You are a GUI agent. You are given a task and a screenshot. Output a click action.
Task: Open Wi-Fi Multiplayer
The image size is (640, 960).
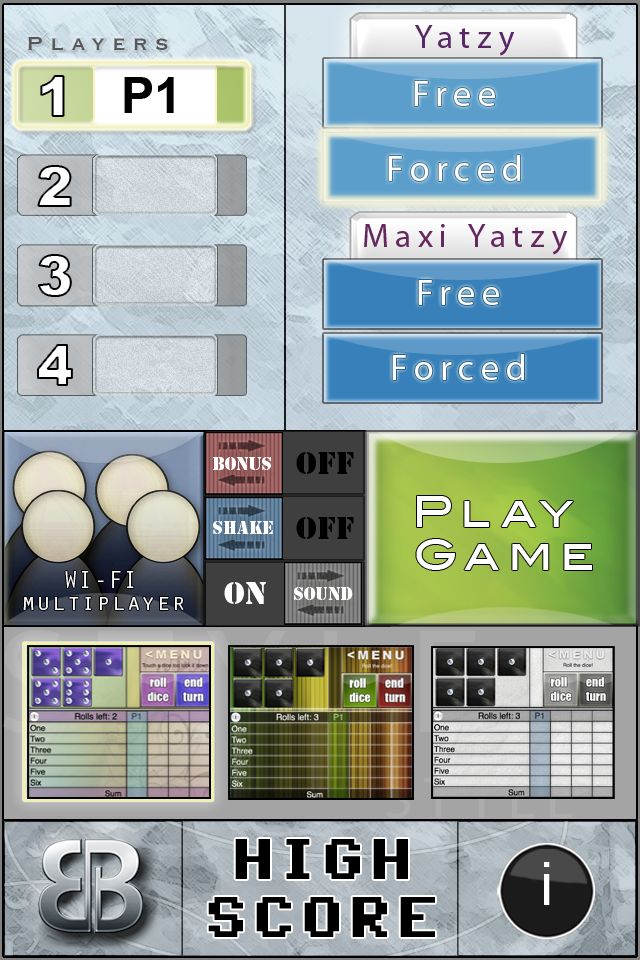103,528
